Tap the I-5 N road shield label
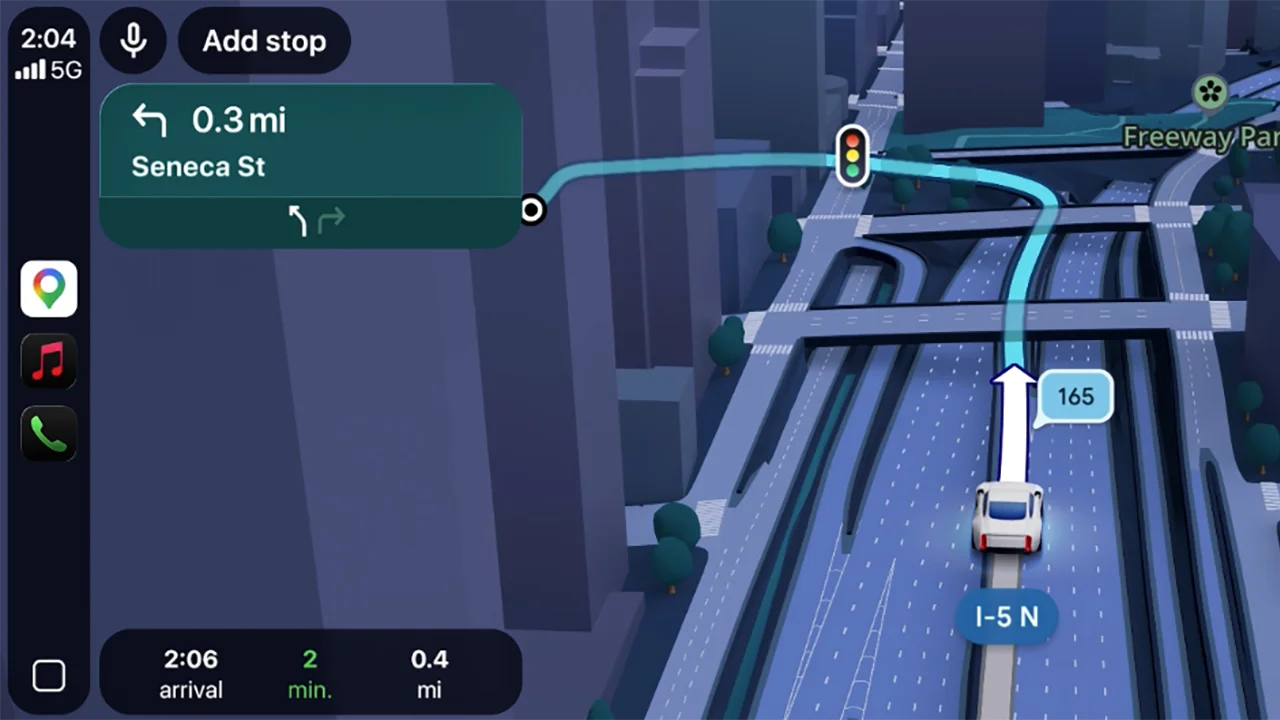 [1006, 617]
